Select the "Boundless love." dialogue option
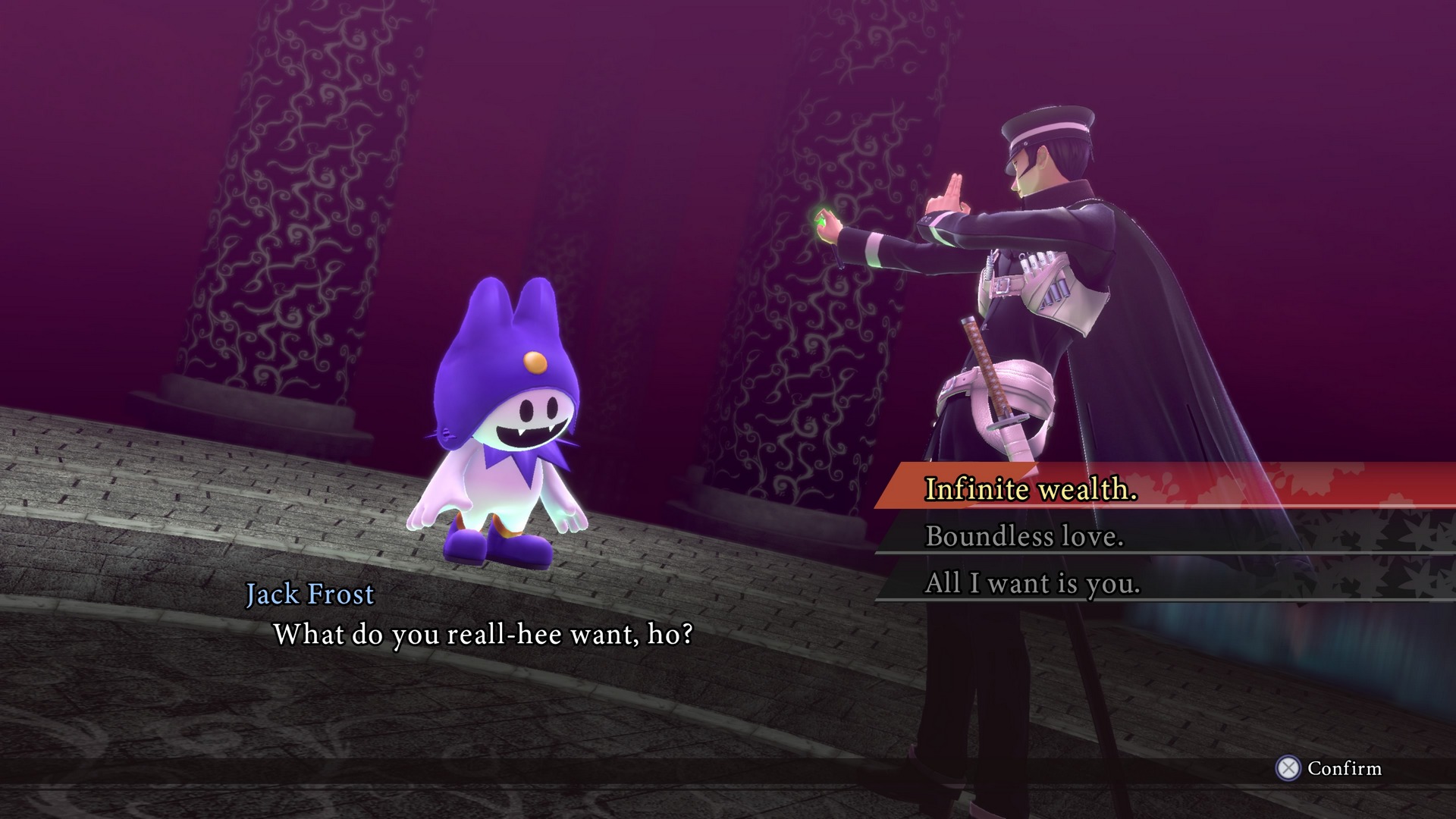Viewport: 1456px width, 819px height. (1024, 536)
